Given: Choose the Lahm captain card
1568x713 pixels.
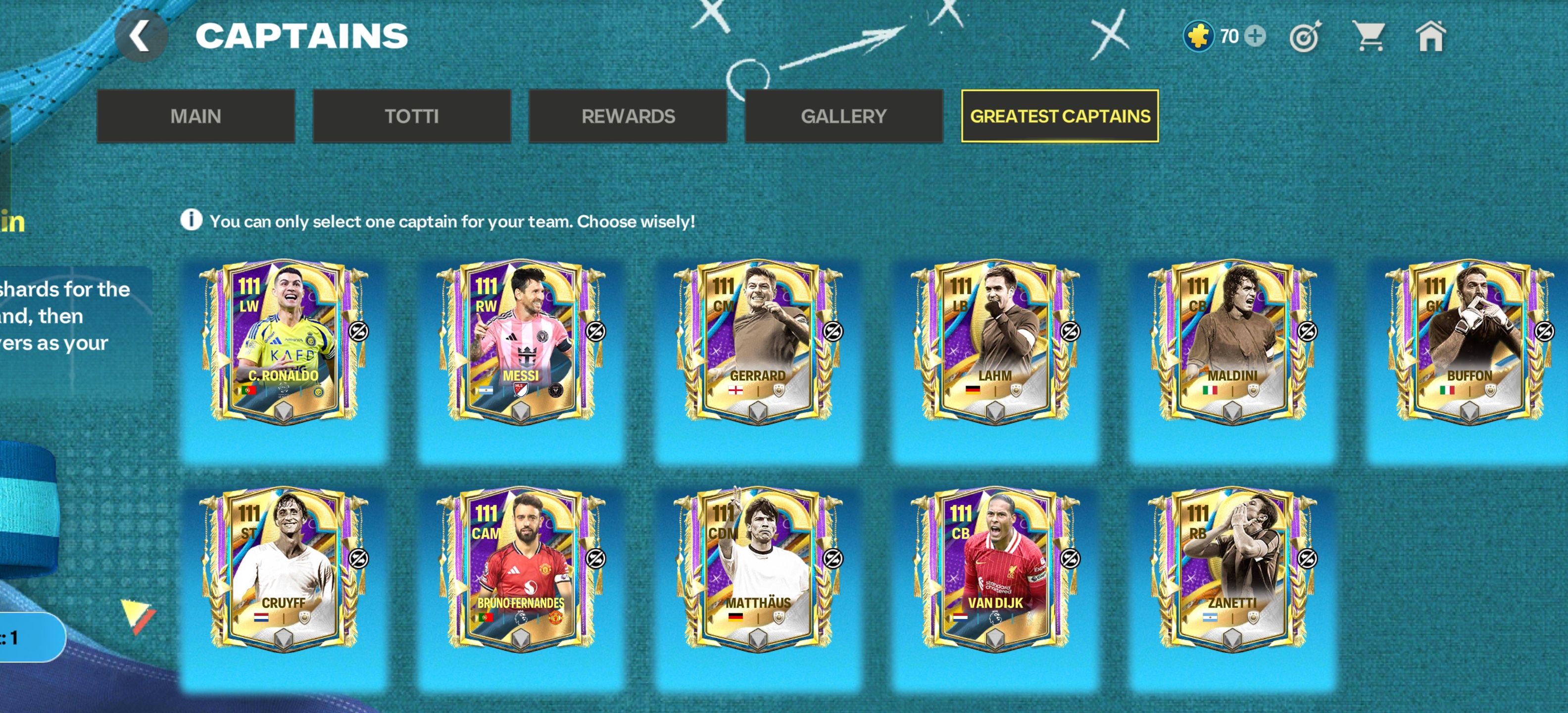Looking at the screenshot, I should click(x=995, y=341).
